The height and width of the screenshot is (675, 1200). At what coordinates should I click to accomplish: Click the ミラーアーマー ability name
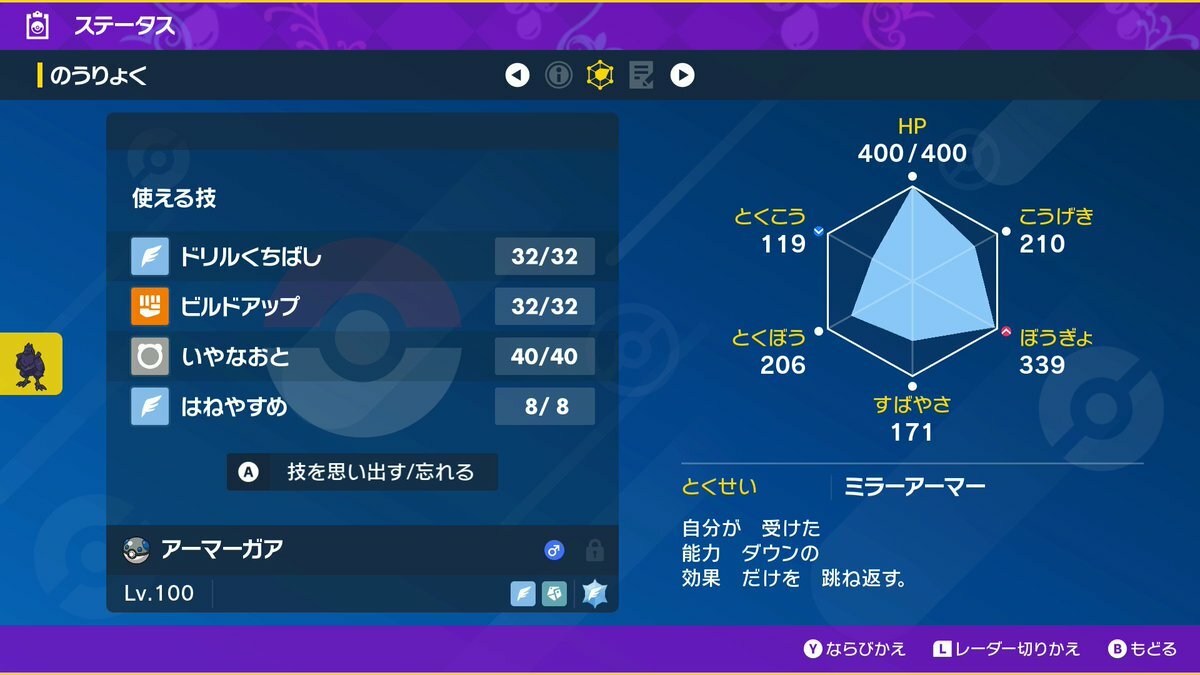915,487
